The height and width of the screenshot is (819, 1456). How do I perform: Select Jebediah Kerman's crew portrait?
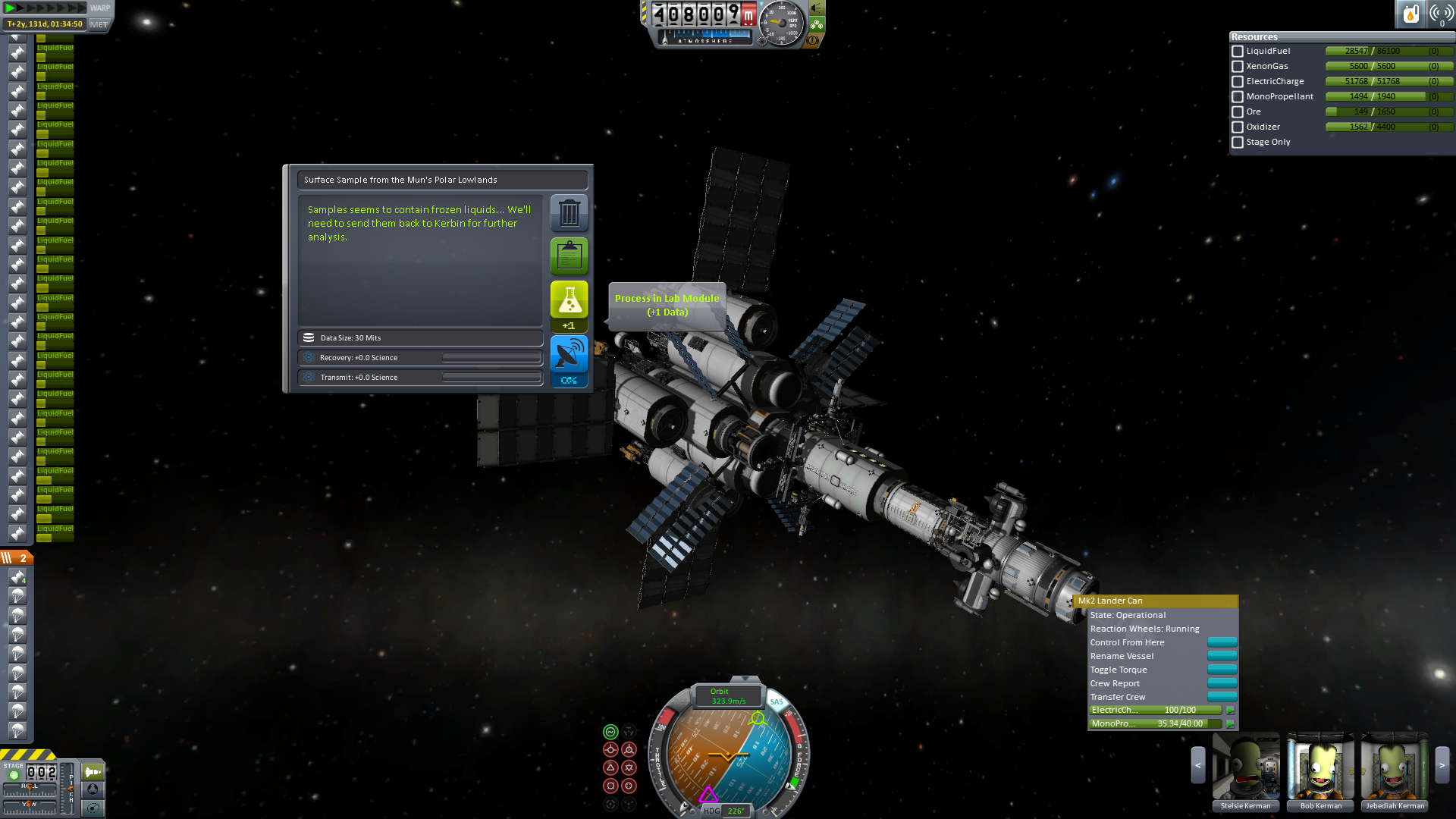pyautogui.click(x=1395, y=767)
